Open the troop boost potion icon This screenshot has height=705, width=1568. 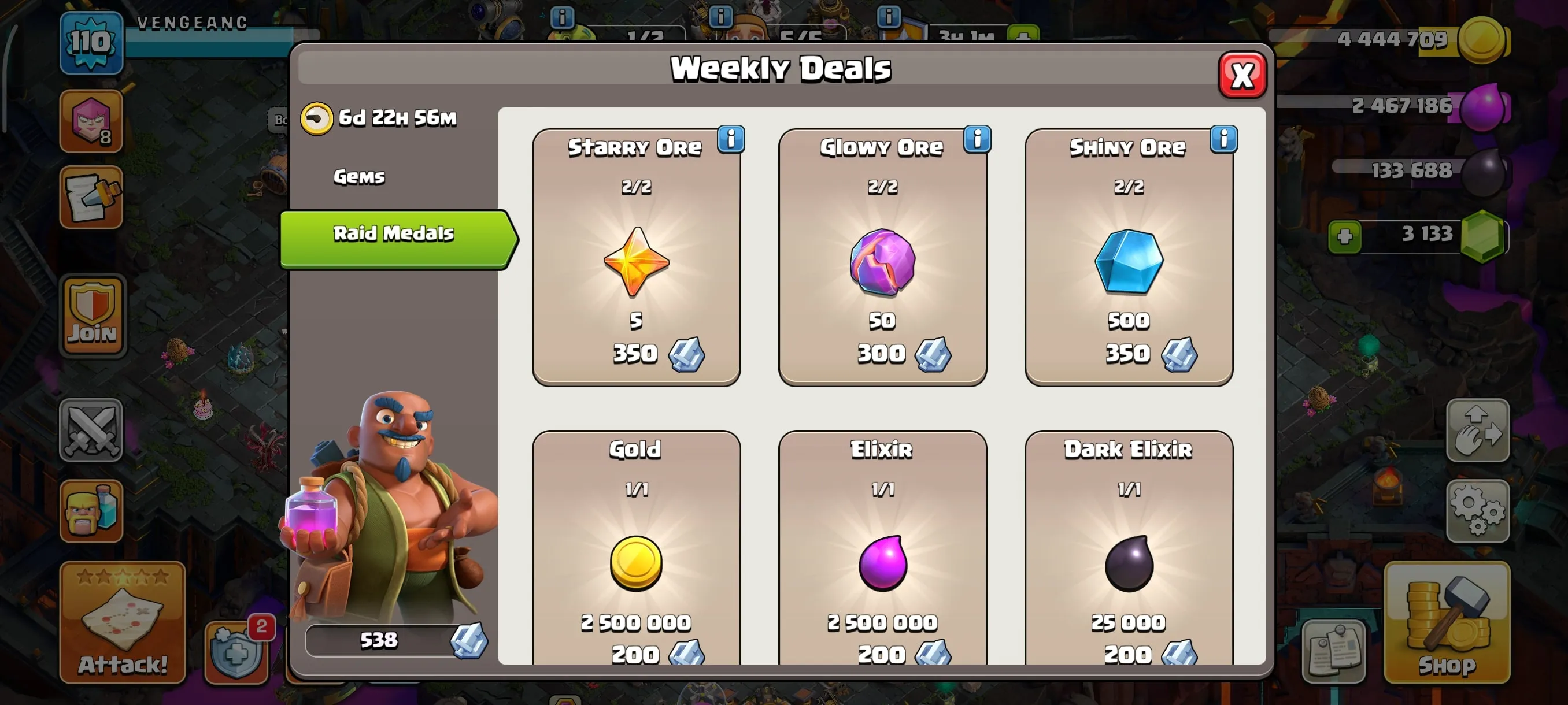coord(93,511)
